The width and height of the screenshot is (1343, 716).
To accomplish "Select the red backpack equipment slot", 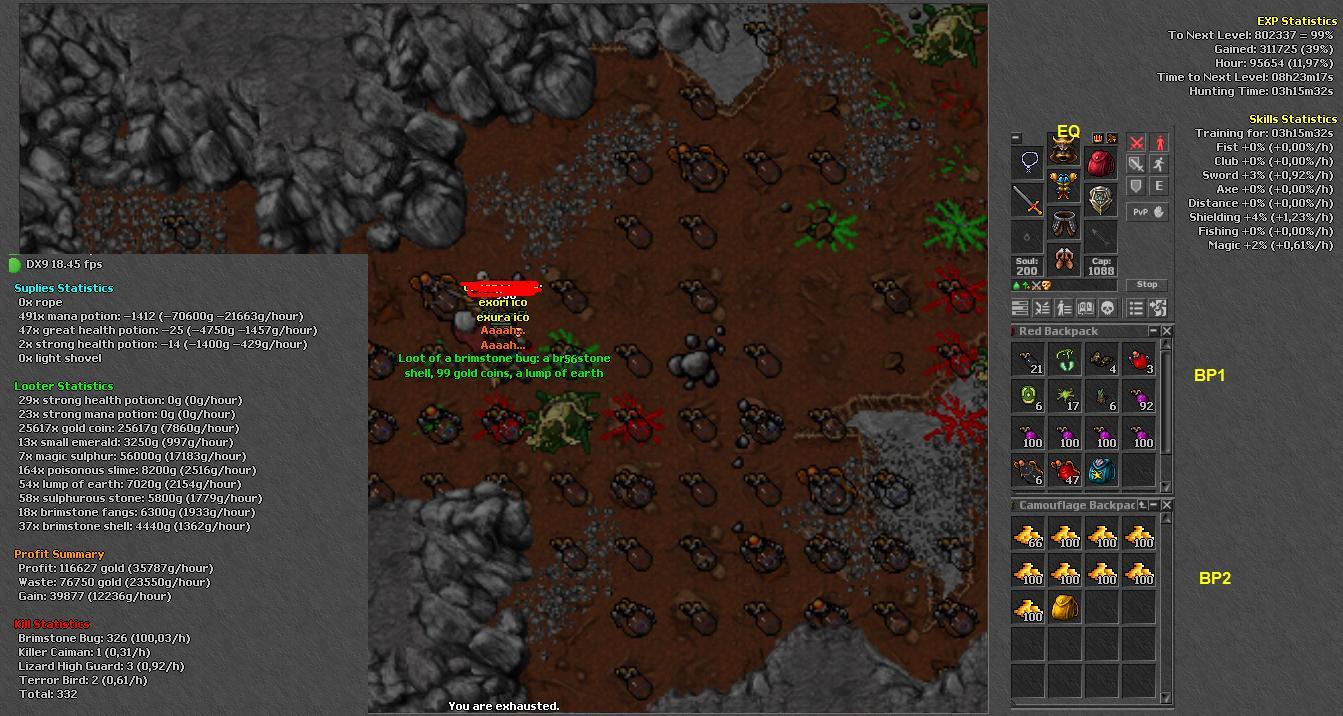I will click(1101, 163).
